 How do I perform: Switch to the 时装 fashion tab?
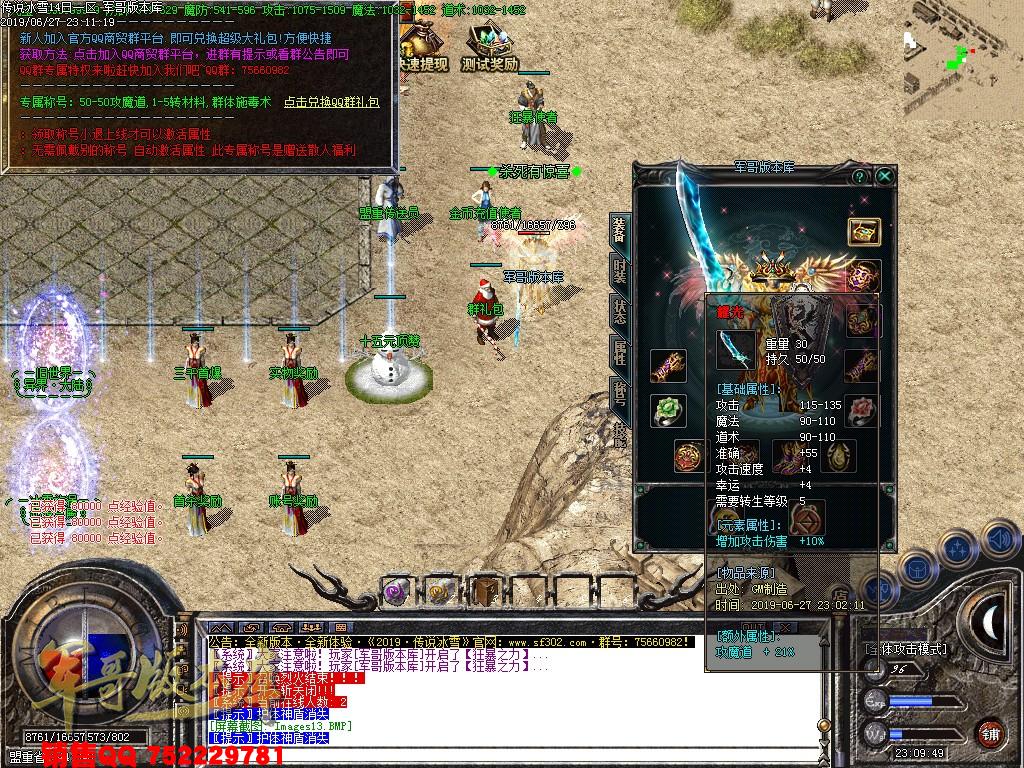click(x=619, y=270)
